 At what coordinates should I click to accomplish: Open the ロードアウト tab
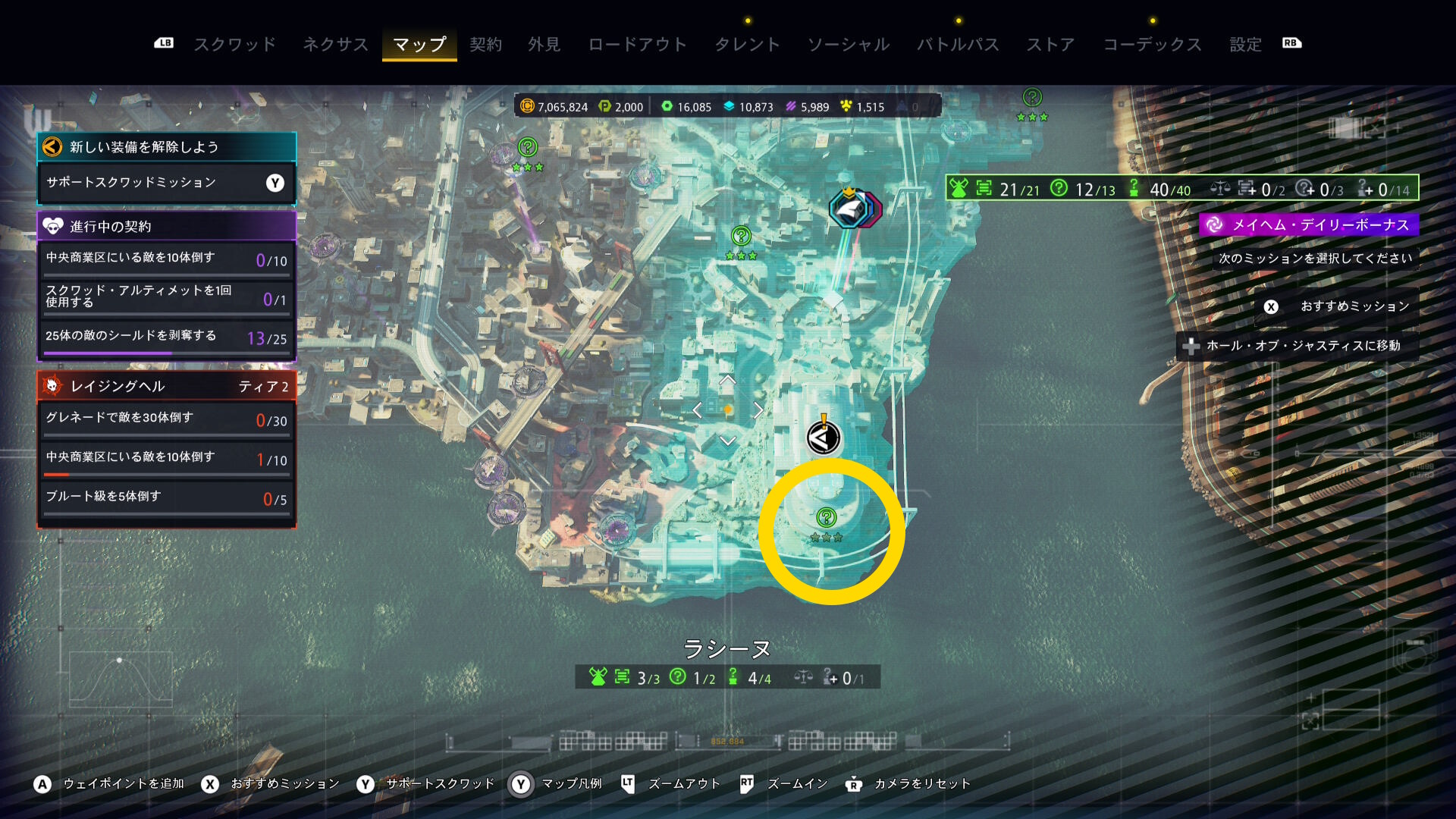pyautogui.click(x=637, y=44)
